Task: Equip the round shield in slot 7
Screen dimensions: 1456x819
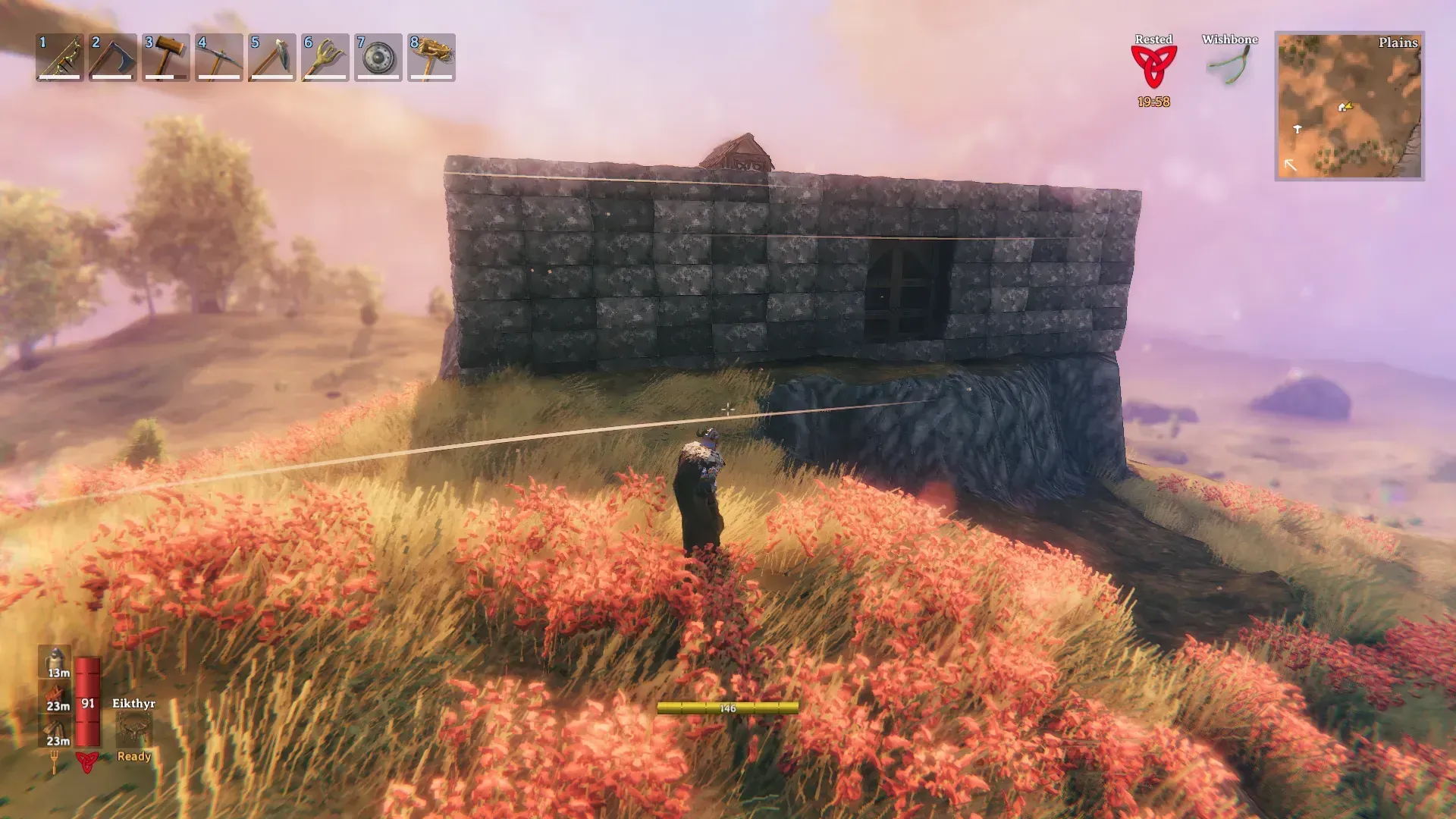Action: [378, 57]
